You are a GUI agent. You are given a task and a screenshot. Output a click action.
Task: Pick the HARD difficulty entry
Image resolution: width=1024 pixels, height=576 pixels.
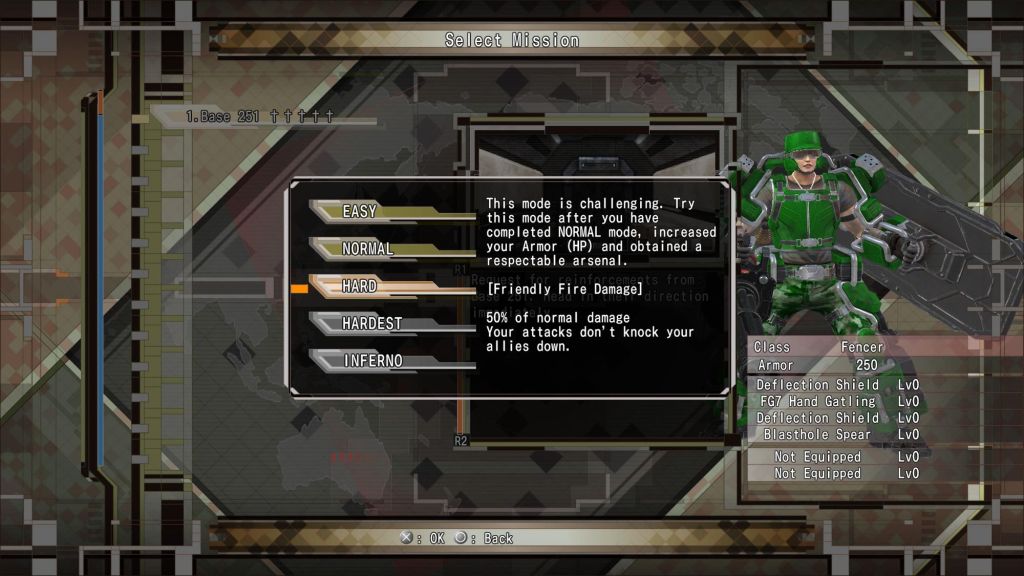click(360, 286)
